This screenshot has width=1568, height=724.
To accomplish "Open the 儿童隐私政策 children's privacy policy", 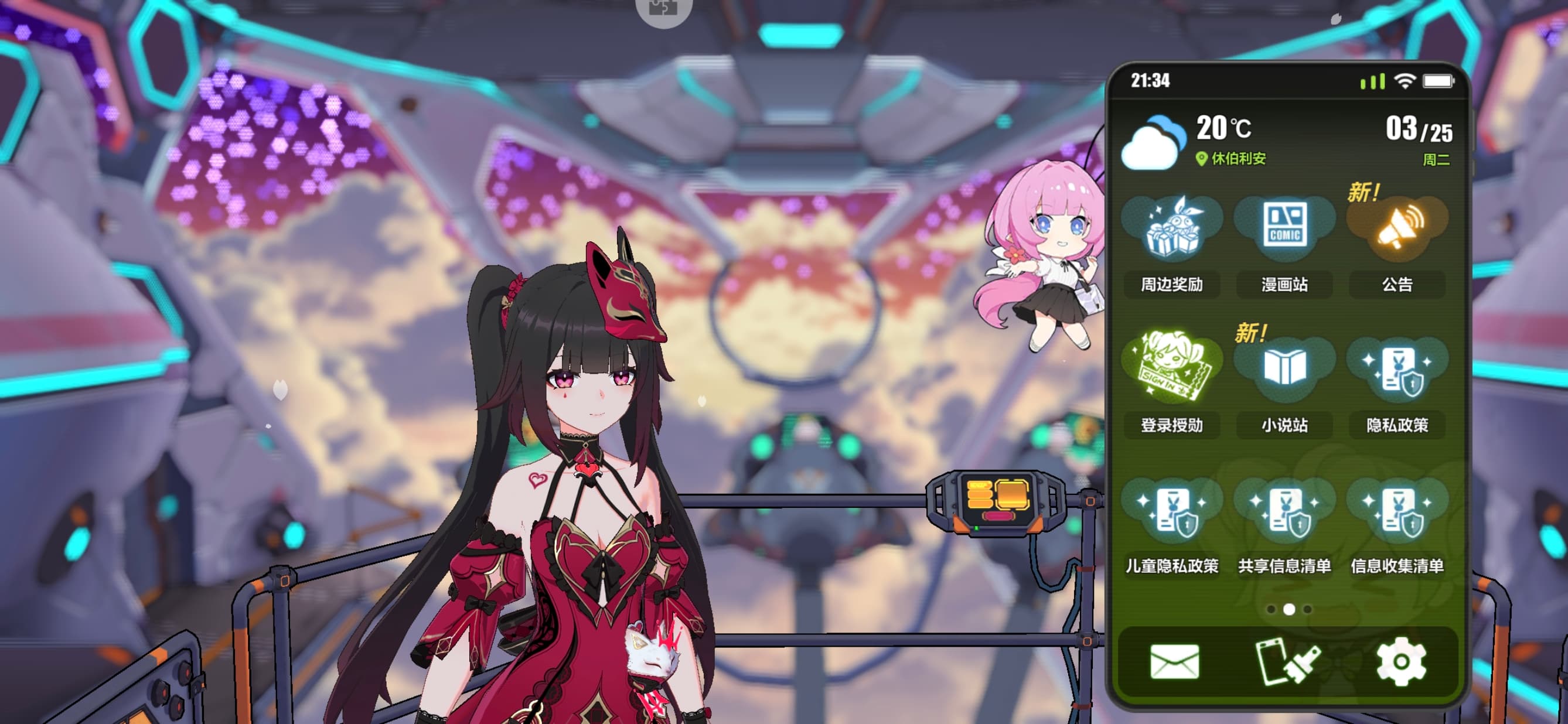I will tap(1171, 510).
